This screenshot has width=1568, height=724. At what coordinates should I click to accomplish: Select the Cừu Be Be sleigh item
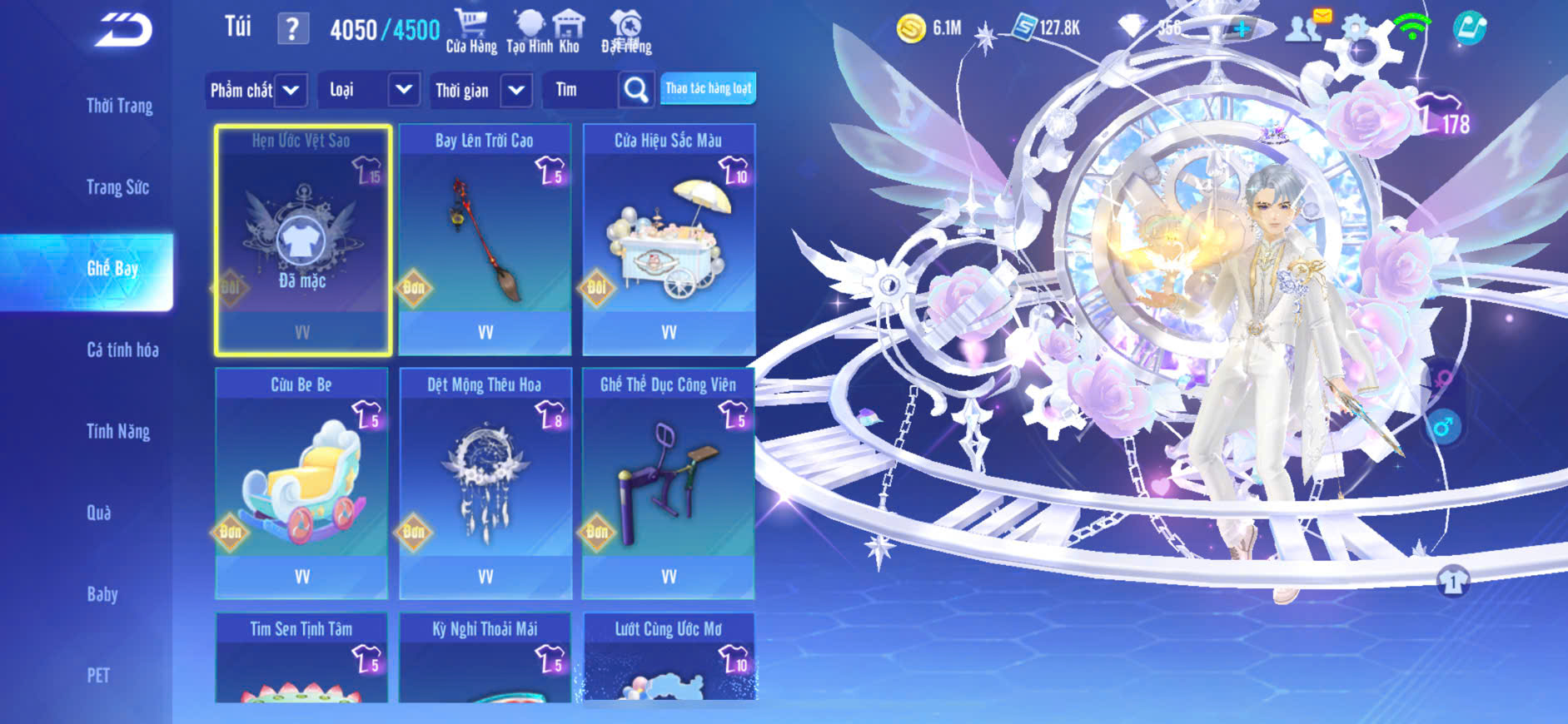(301, 483)
